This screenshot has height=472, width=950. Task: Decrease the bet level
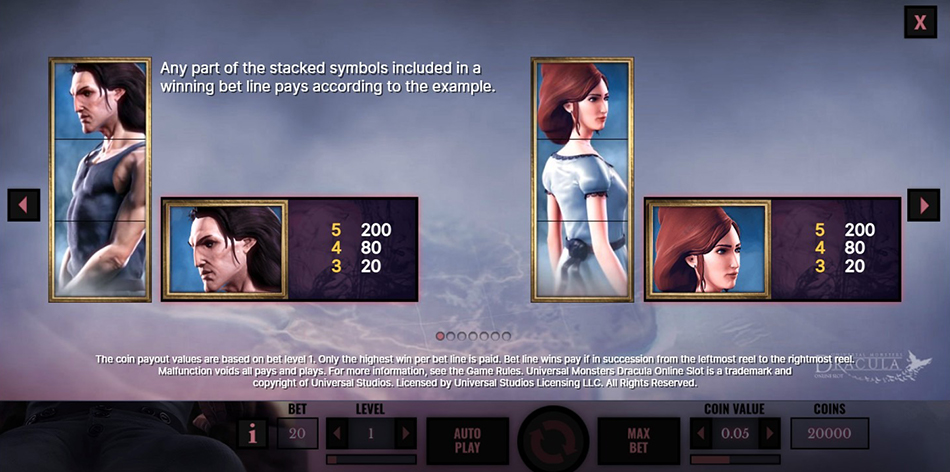(x=337, y=434)
